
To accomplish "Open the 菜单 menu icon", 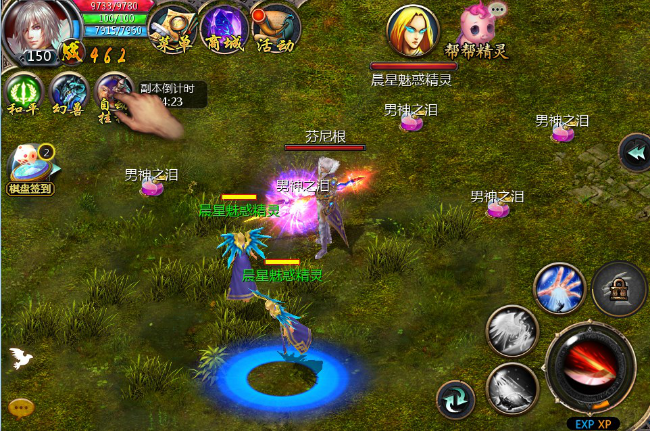I will tap(172, 26).
